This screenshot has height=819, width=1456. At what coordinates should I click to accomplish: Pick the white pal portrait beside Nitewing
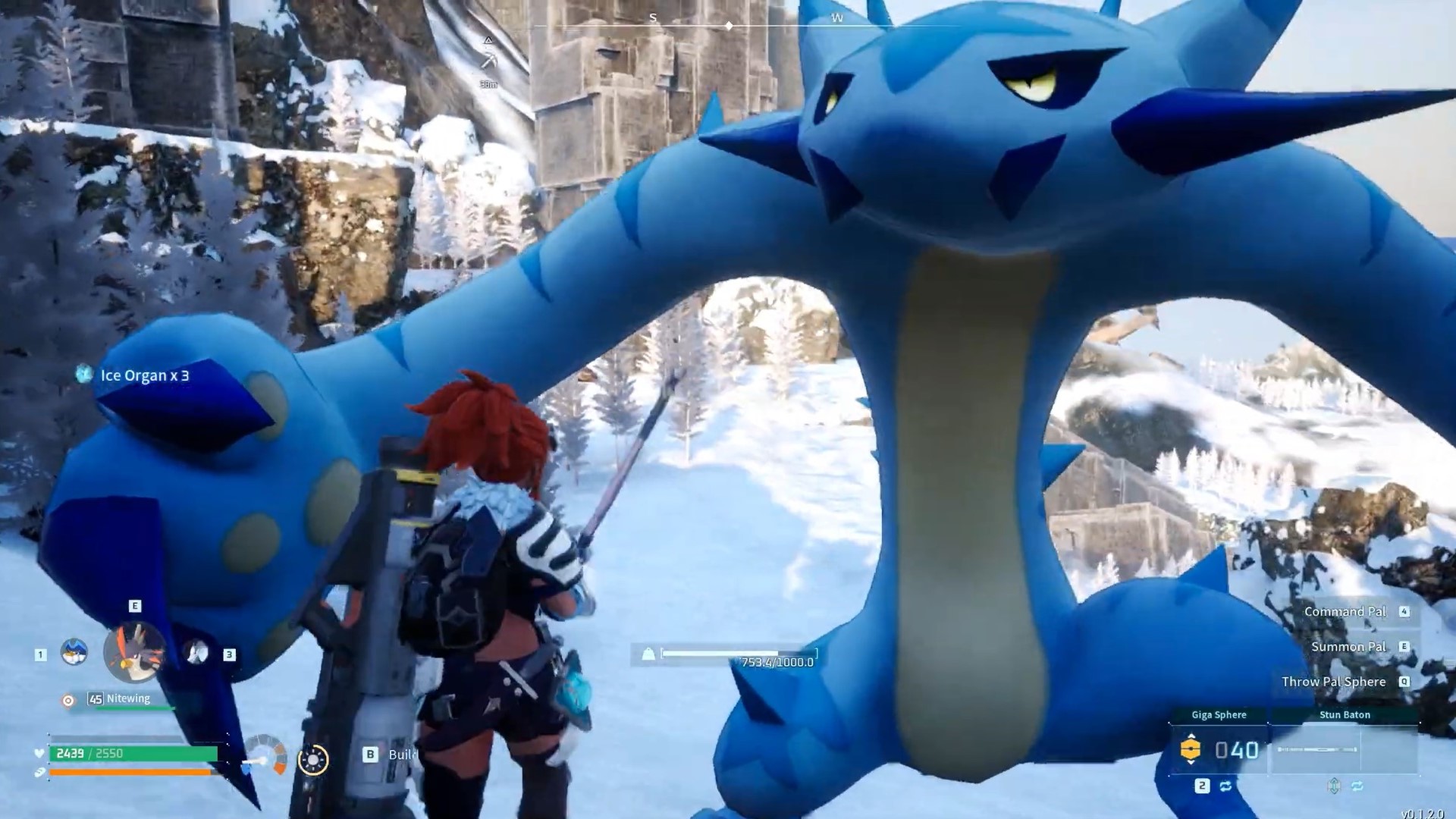tap(197, 652)
